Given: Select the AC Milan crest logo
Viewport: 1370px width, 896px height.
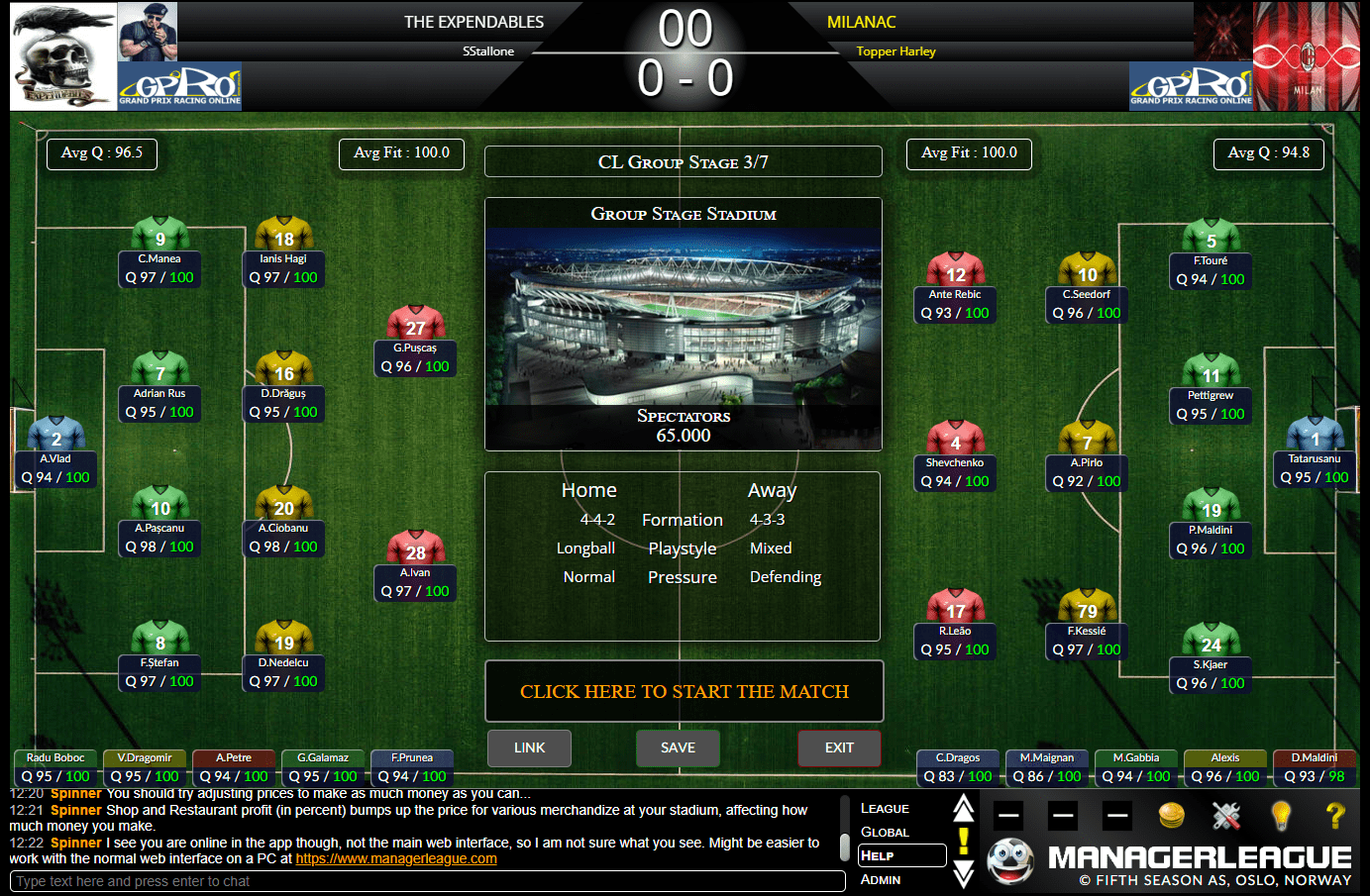Looking at the screenshot, I should pyautogui.click(x=1307, y=56).
